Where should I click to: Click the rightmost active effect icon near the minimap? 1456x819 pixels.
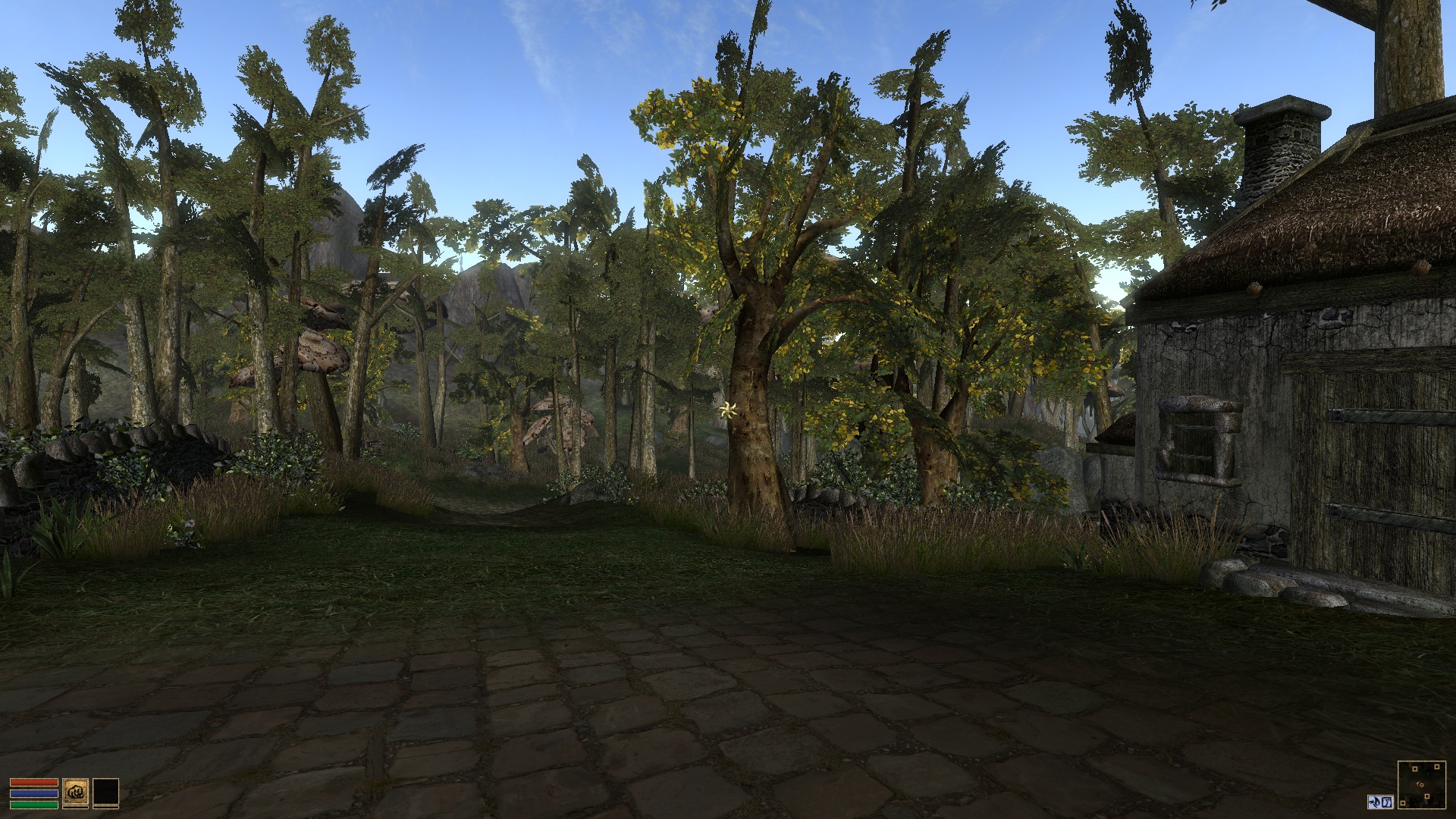pyautogui.click(x=1385, y=802)
